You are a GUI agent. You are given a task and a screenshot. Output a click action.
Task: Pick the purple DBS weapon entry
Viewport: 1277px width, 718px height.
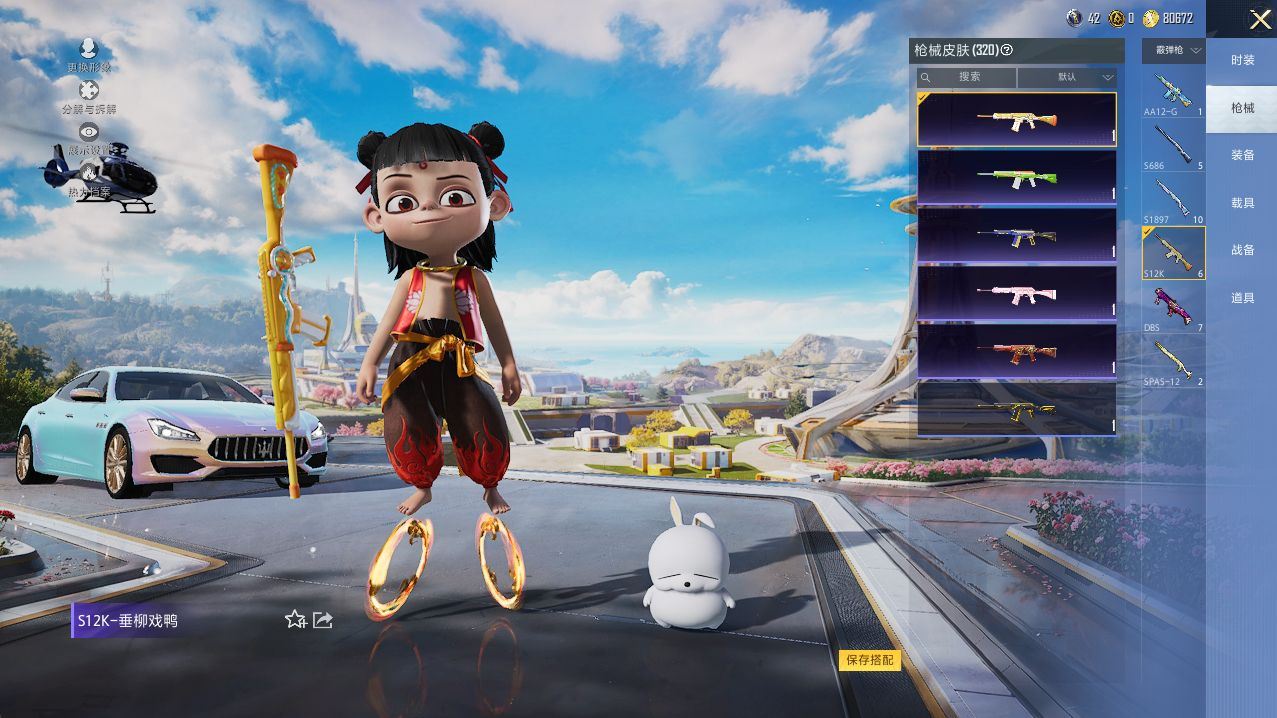[1173, 307]
